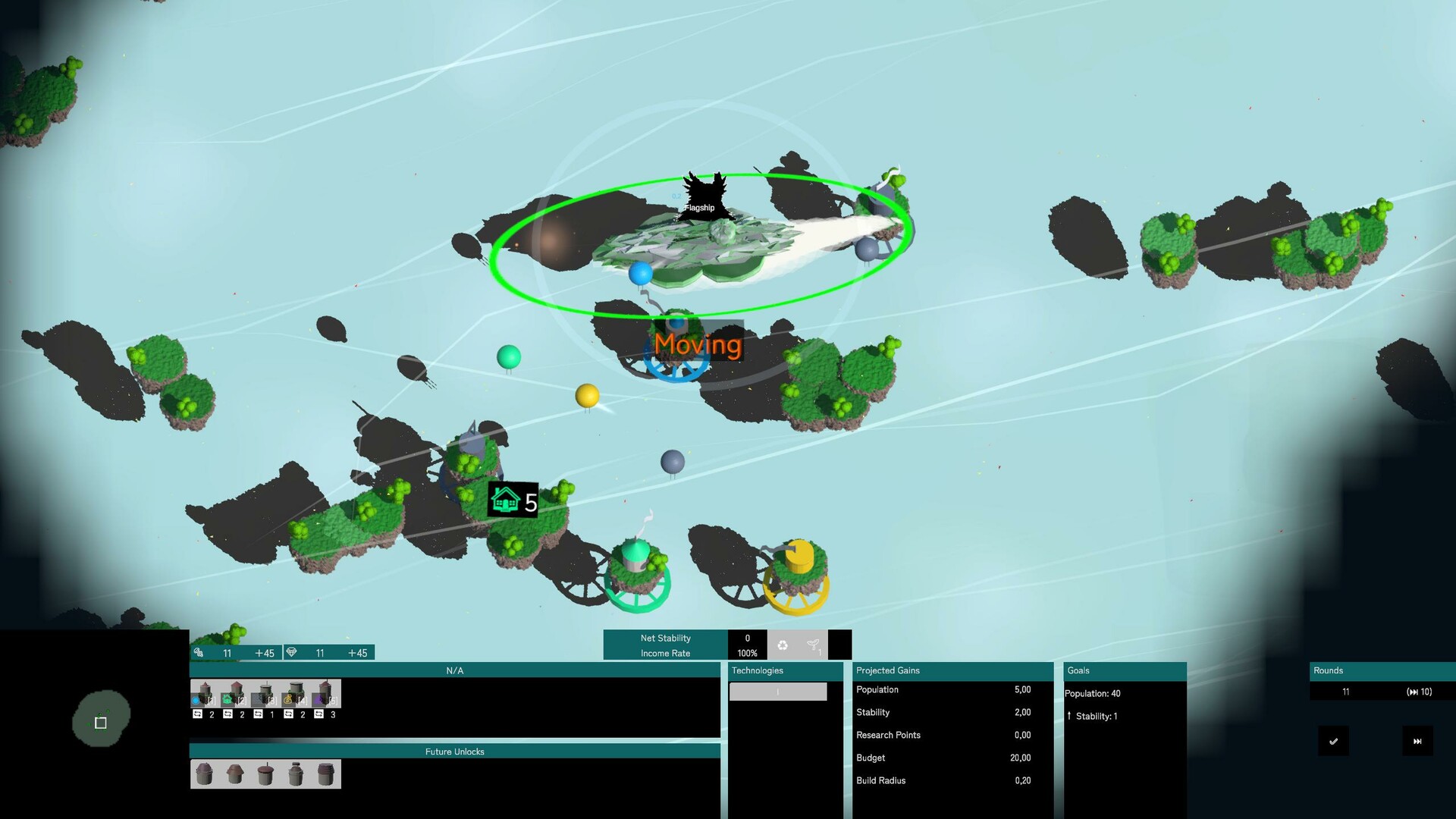The height and width of the screenshot is (819, 1456).
Task: Click the Technologies research progress bar
Action: pyautogui.click(x=777, y=692)
